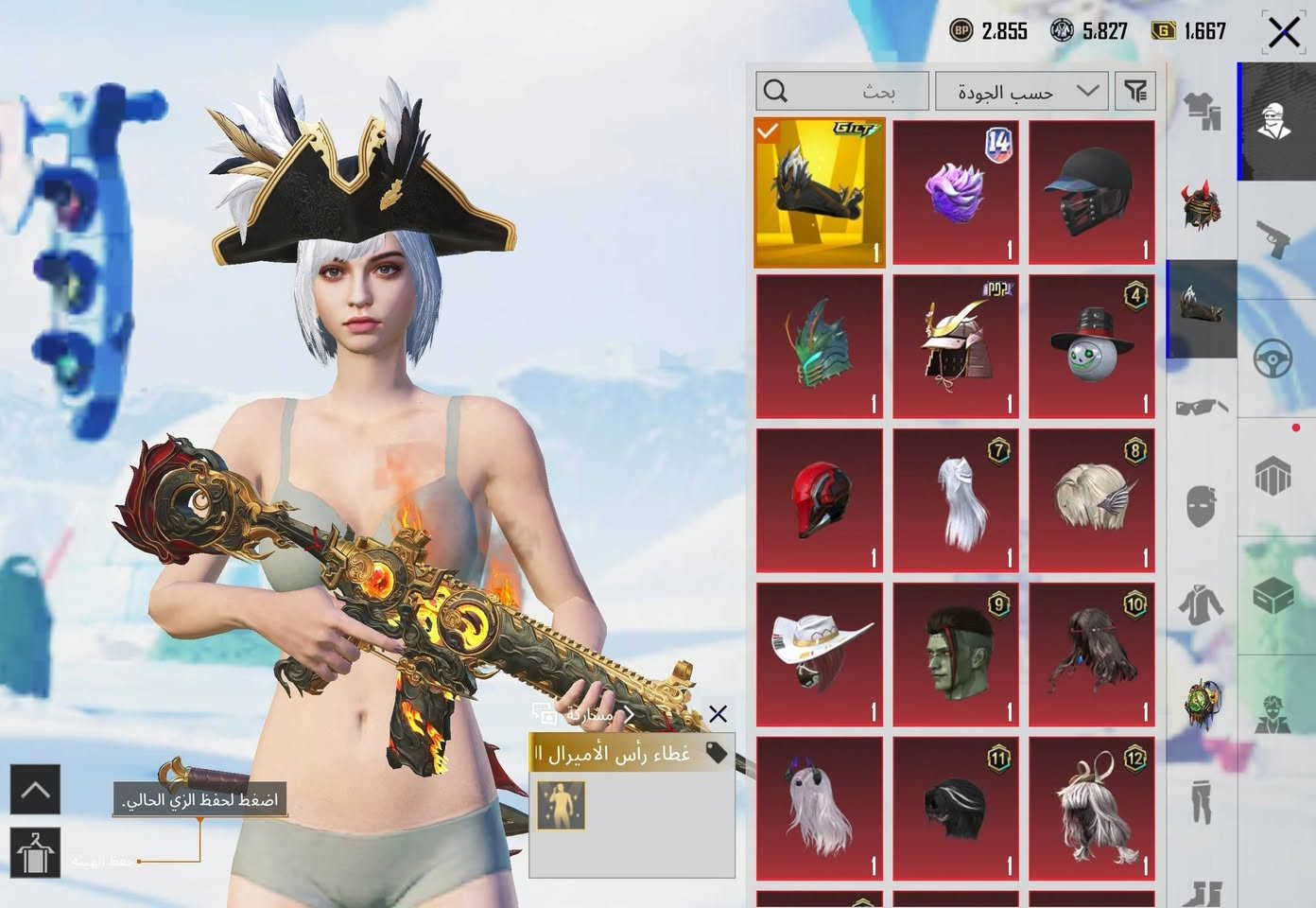The image size is (1316, 908).
Task: Switch to the clothing sets category
Action: tap(1202, 112)
